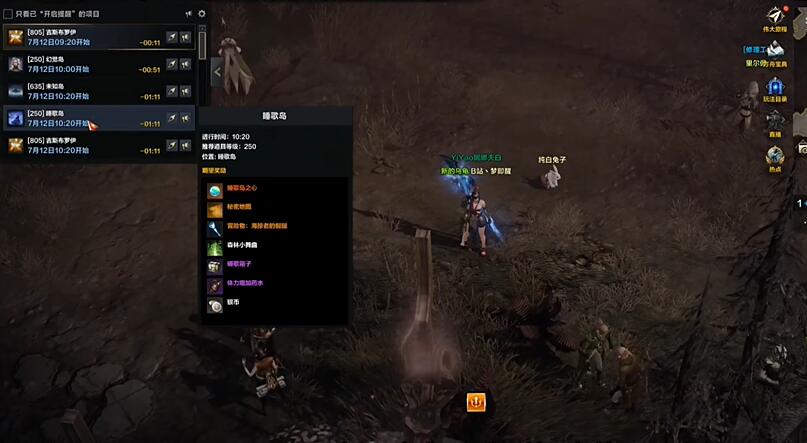Click the orange anchor icon
Image resolution: width=807 pixels, height=443 pixels.
coord(476,402)
